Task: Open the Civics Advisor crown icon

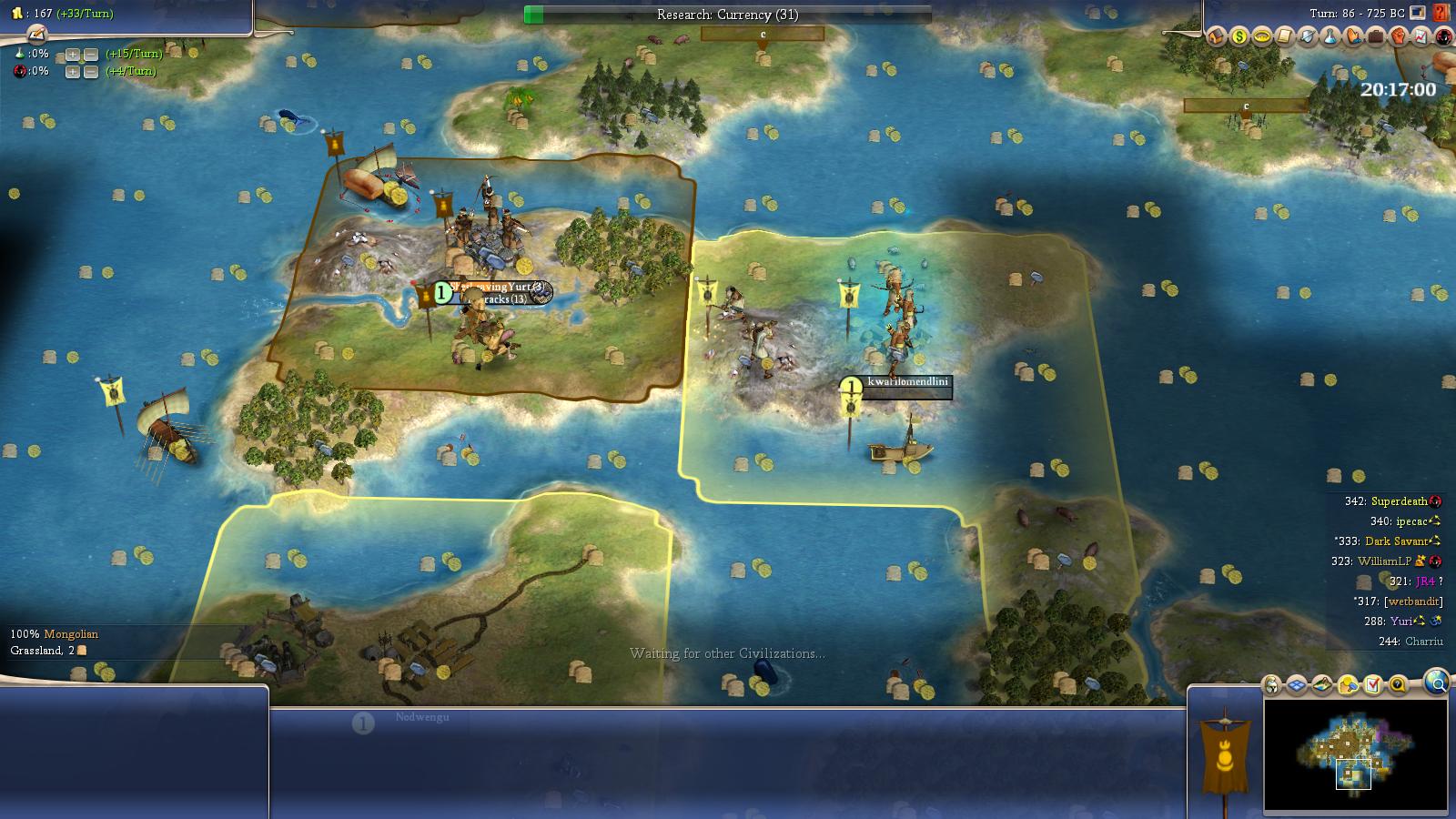Action: point(1262,38)
